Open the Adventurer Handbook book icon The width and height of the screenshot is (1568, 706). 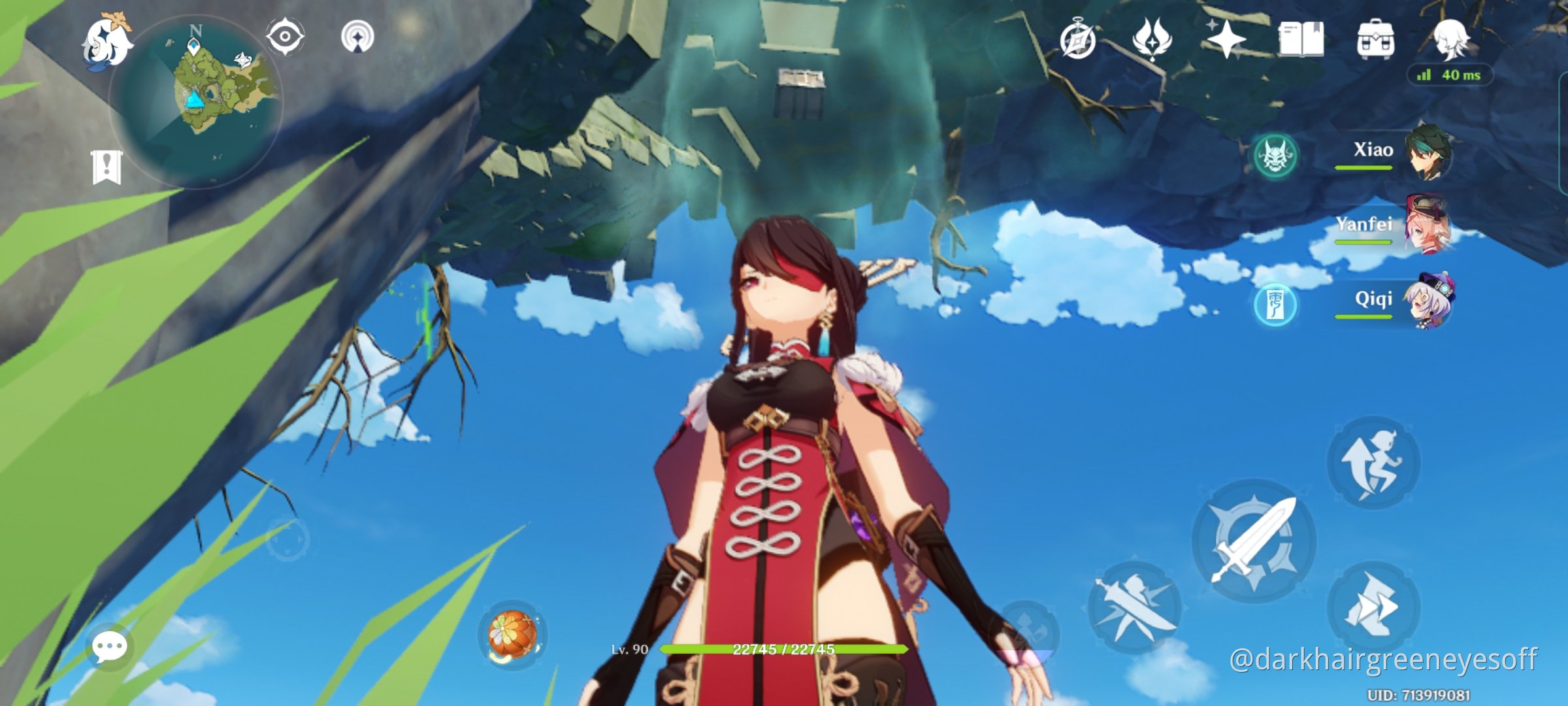tap(1301, 41)
